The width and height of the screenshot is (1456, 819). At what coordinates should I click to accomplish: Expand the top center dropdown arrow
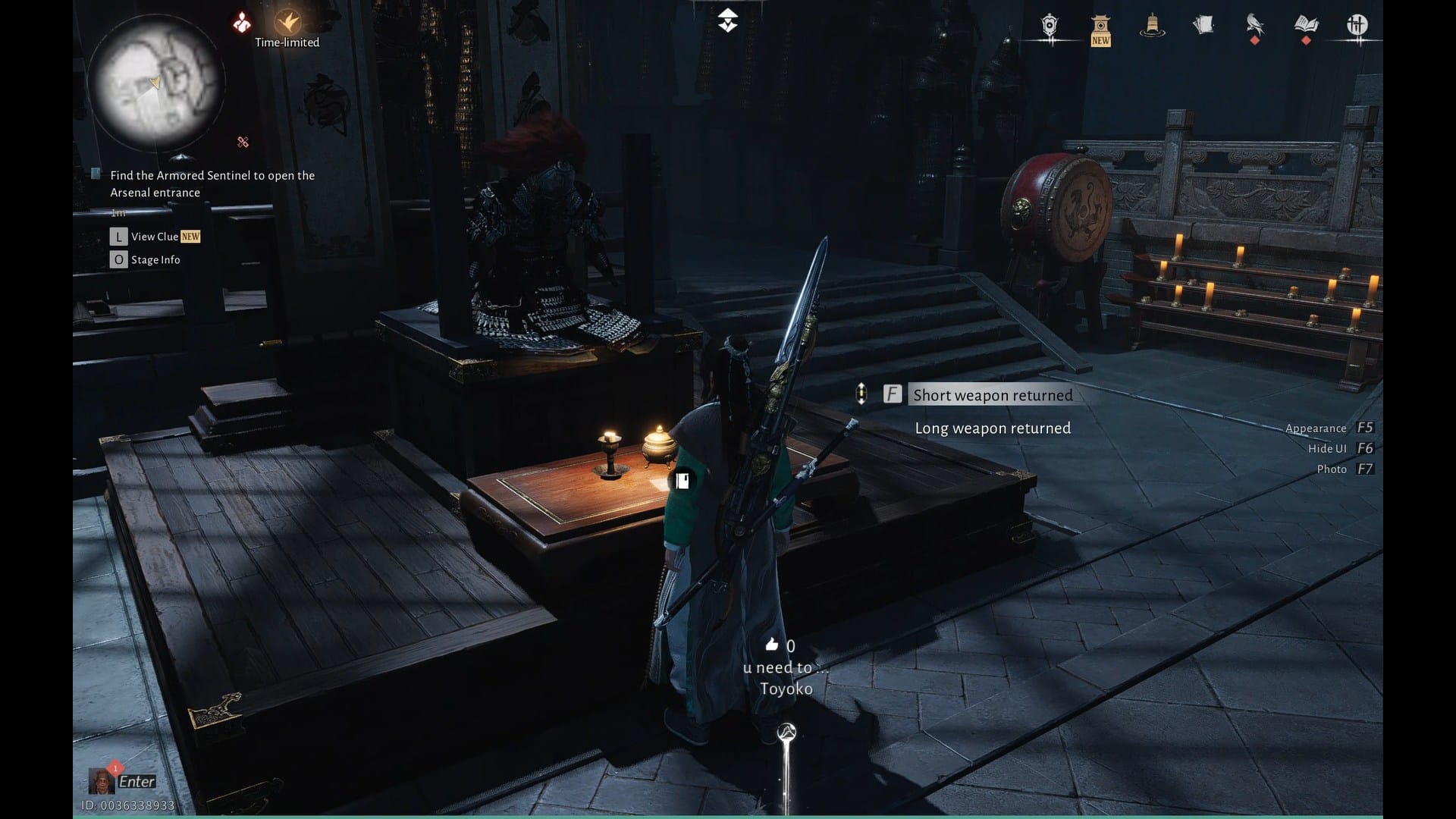[x=727, y=20]
